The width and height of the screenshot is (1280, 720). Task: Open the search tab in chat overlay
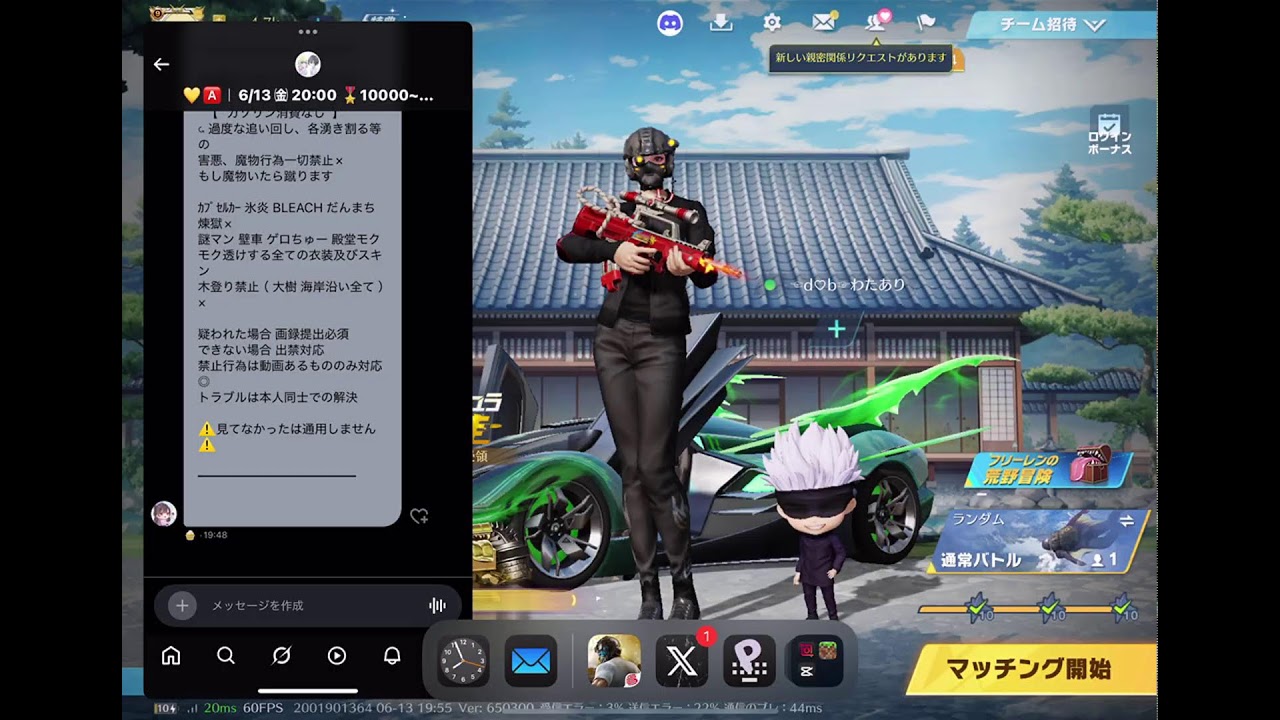226,656
